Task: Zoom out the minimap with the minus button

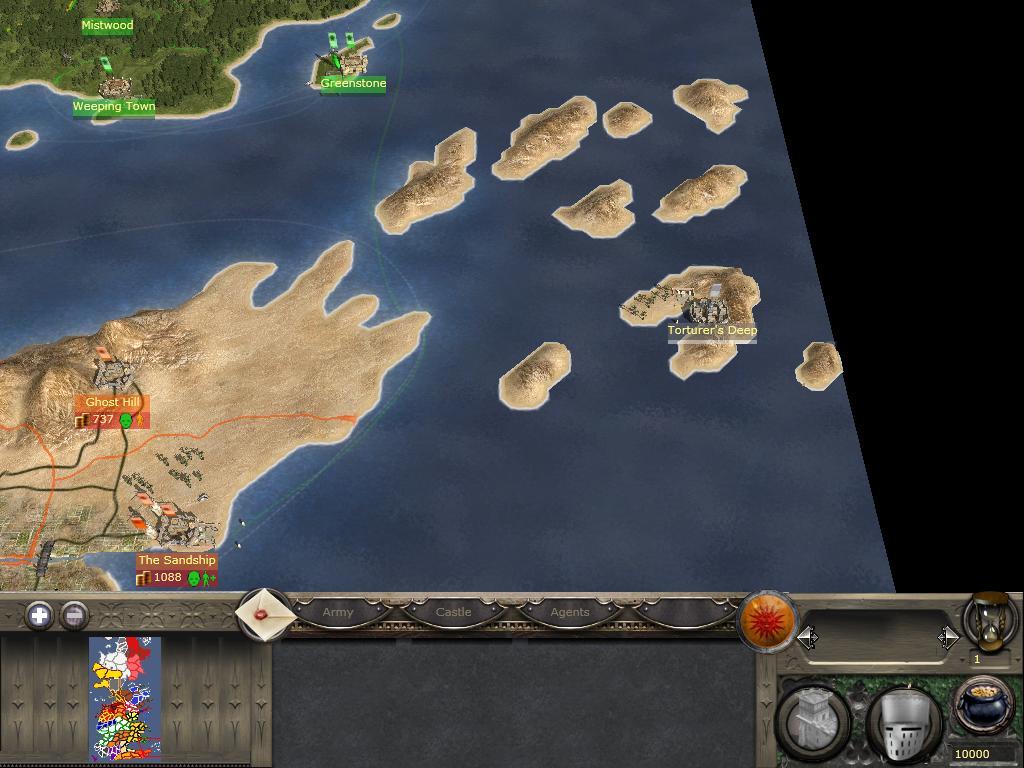Action: (74, 615)
